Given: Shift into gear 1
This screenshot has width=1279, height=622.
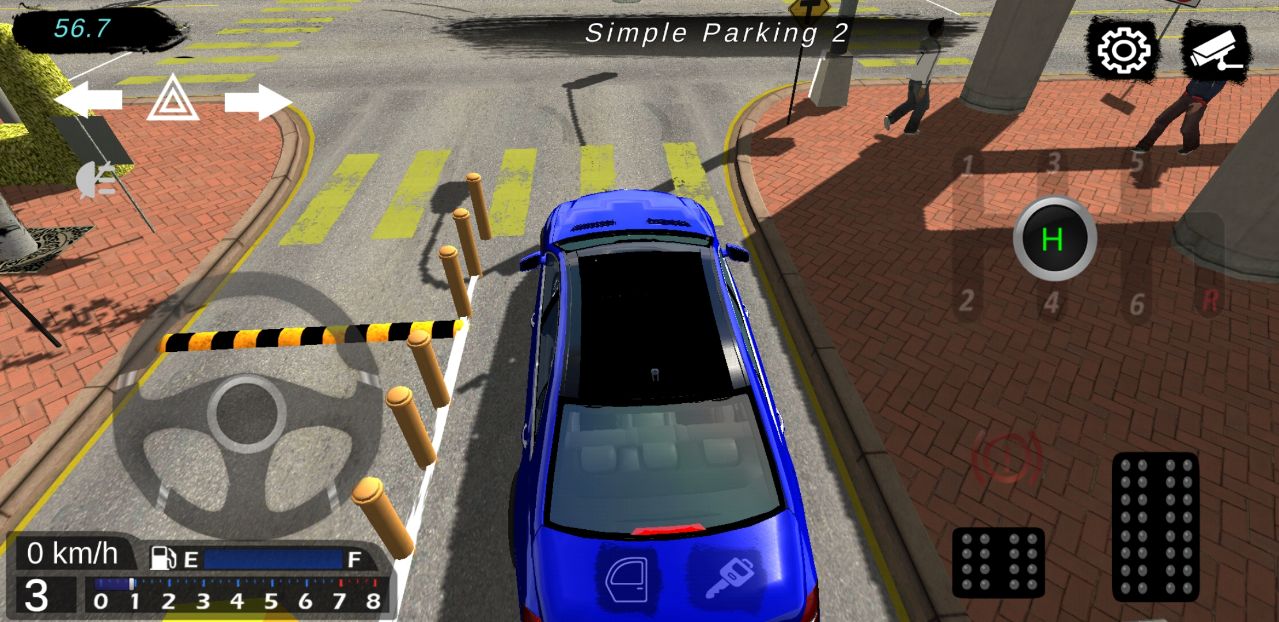Looking at the screenshot, I should point(967,163).
